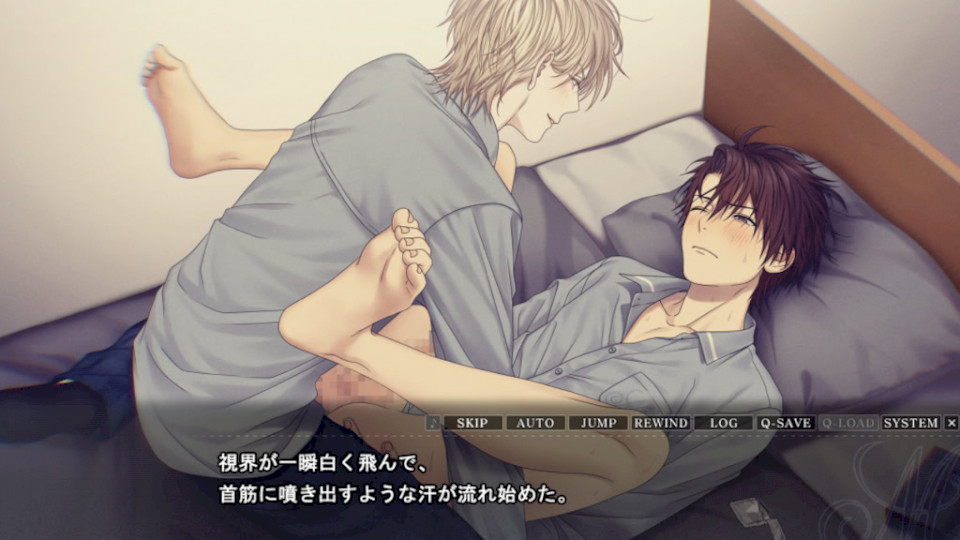Click the JUMP button
The image size is (960, 540).
[598, 423]
